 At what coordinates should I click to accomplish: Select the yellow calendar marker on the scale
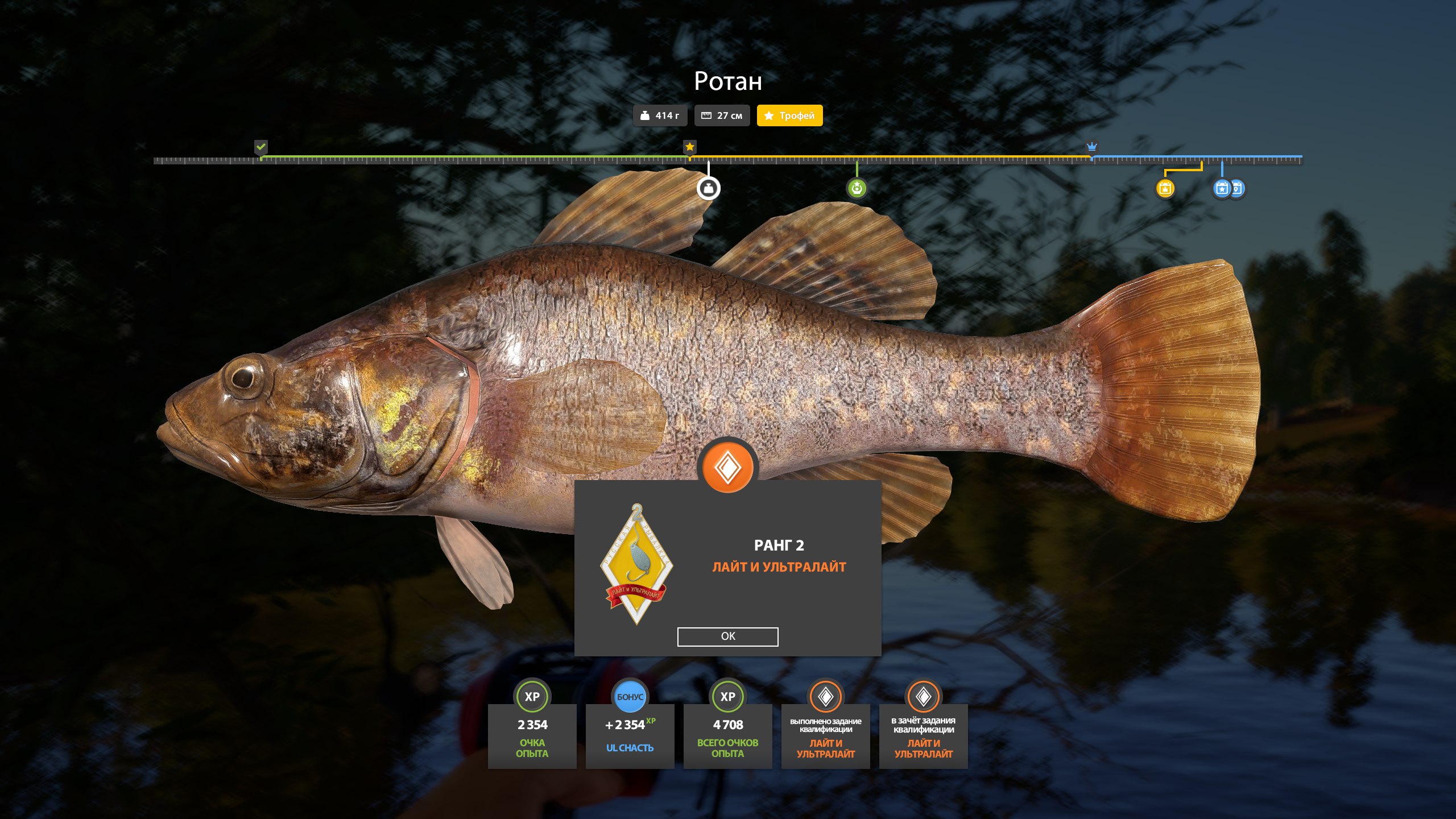coord(1165,188)
